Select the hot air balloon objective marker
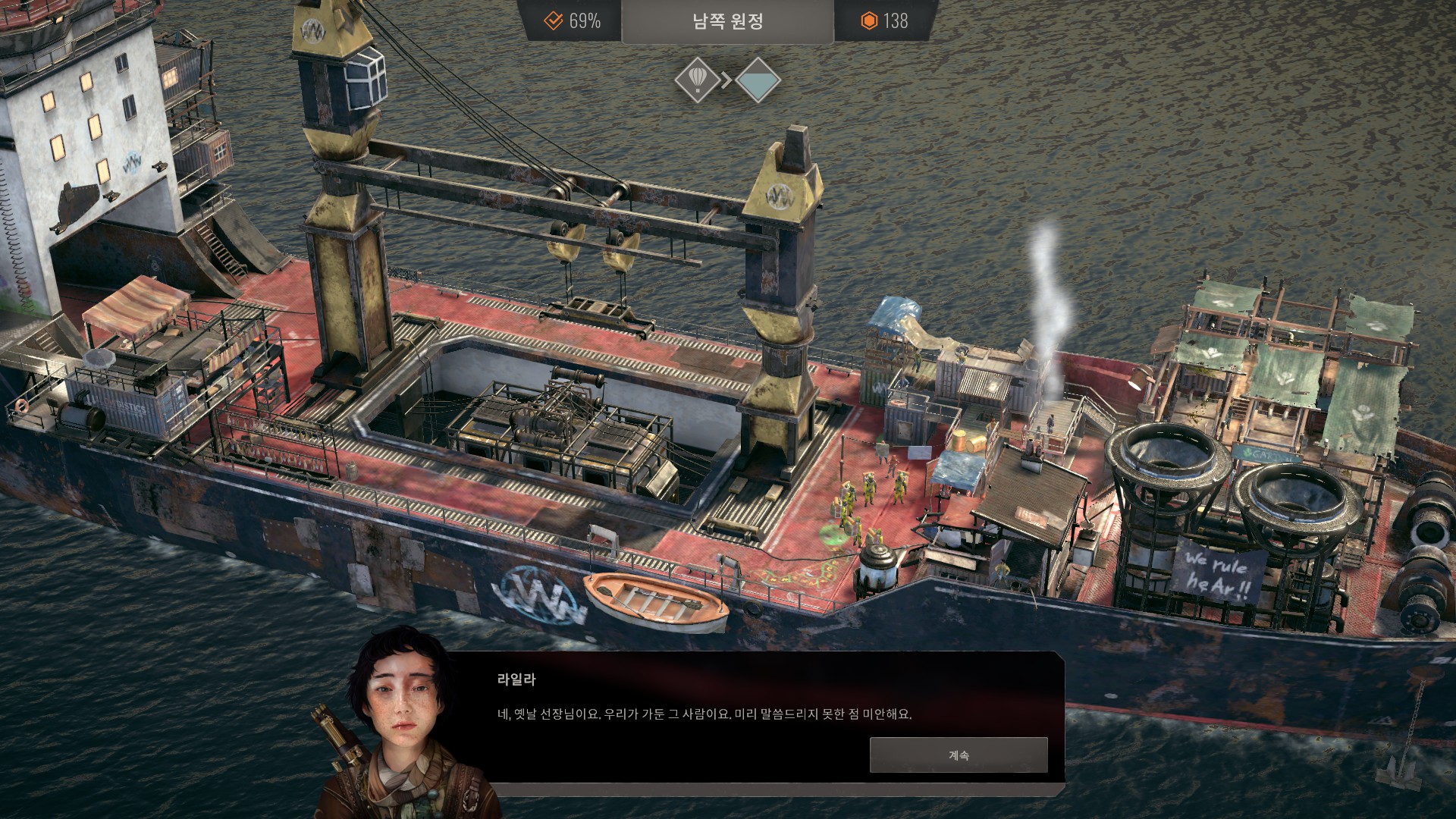The height and width of the screenshot is (819, 1456). point(697,80)
